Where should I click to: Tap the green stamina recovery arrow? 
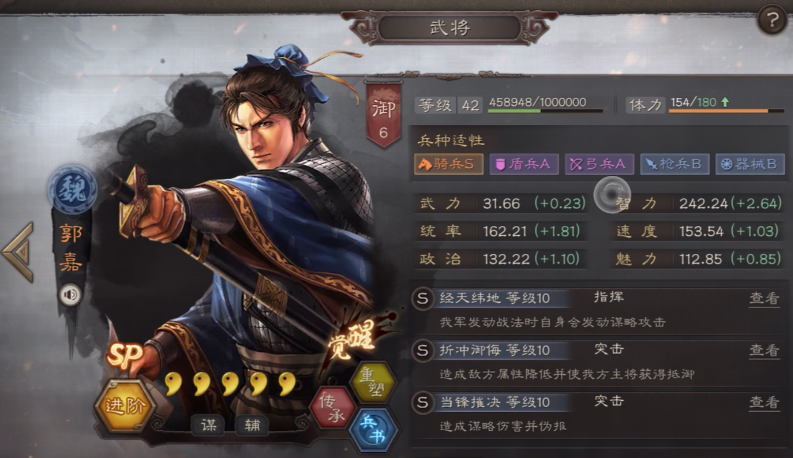pos(729,103)
